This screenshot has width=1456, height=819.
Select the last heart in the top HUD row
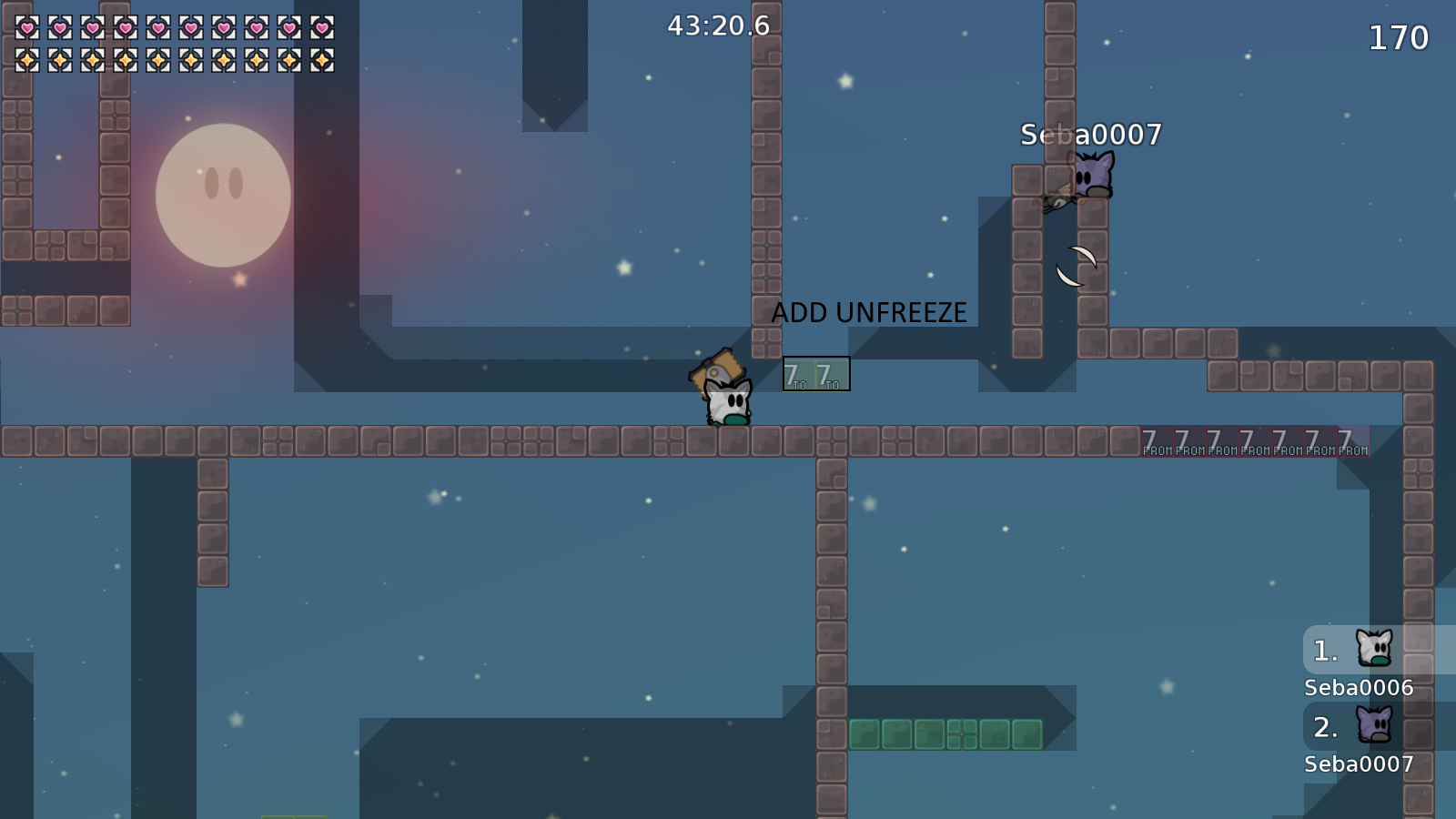click(323, 27)
